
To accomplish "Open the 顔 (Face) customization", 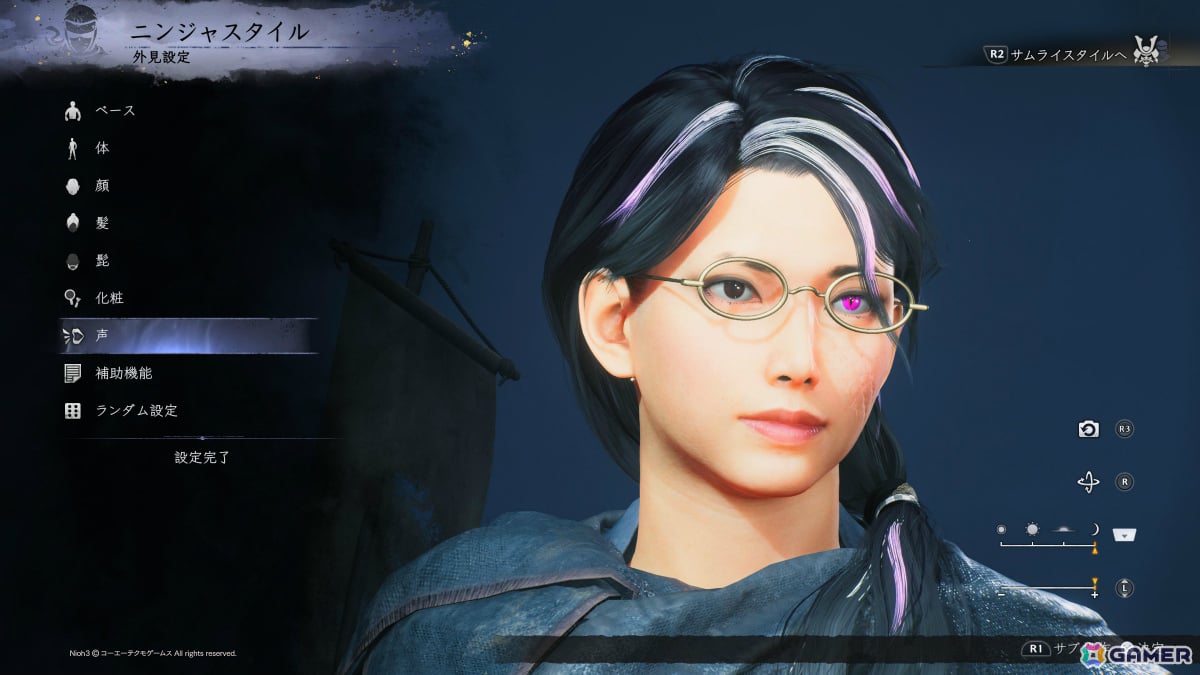I will click(x=102, y=185).
